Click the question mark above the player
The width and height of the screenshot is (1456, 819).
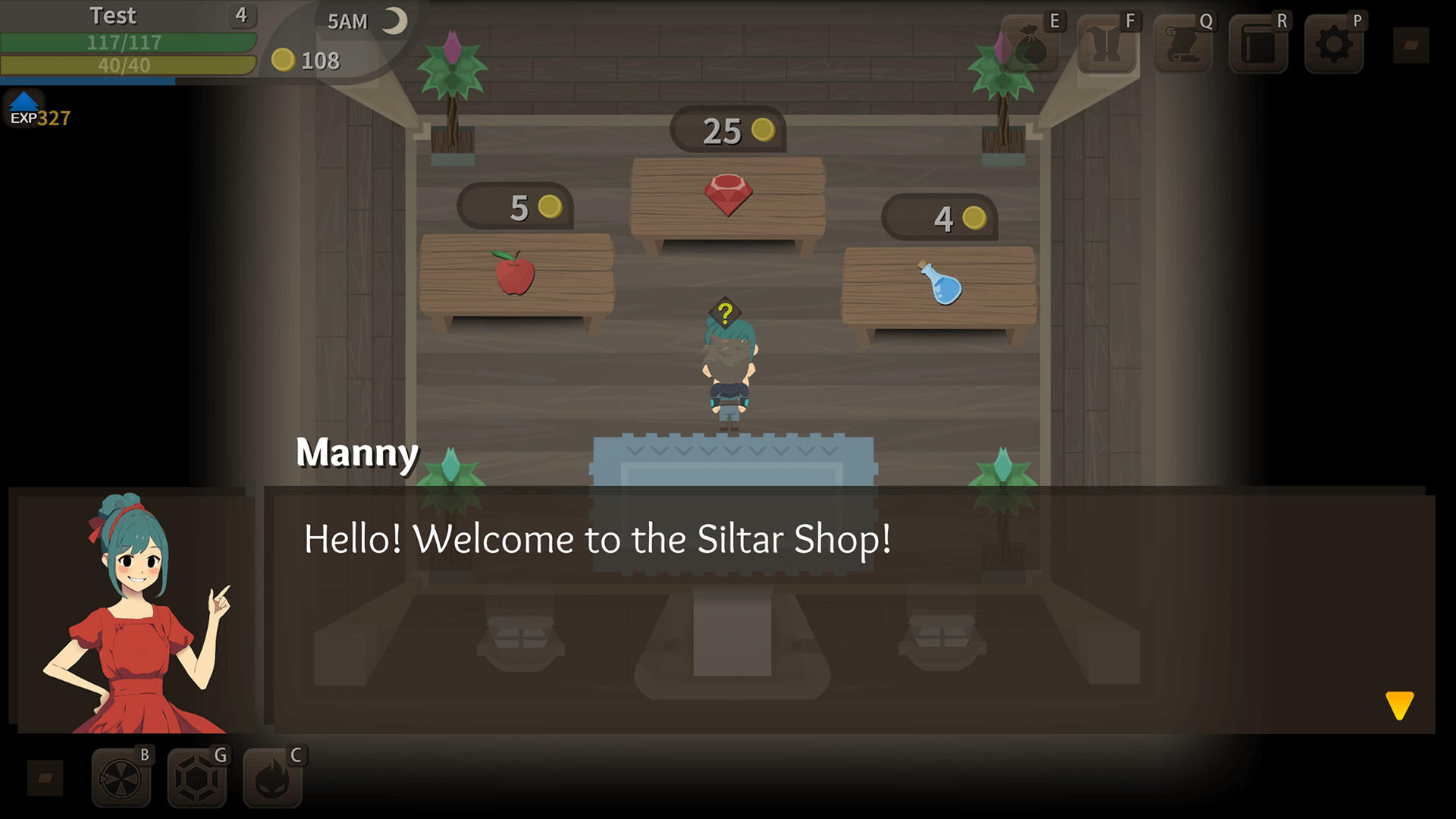724,311
